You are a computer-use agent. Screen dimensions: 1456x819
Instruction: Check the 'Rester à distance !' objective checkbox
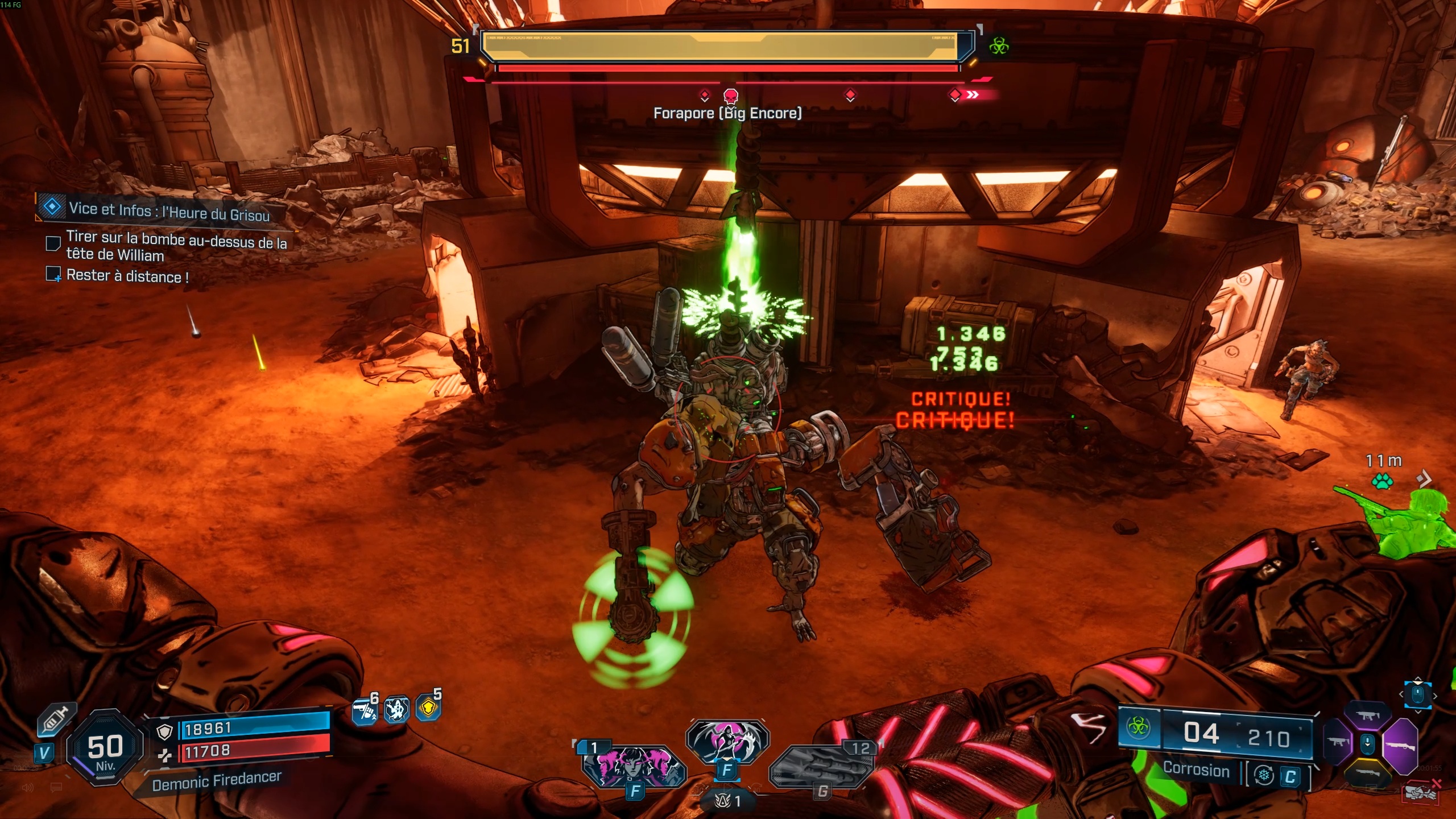[54, 274]
